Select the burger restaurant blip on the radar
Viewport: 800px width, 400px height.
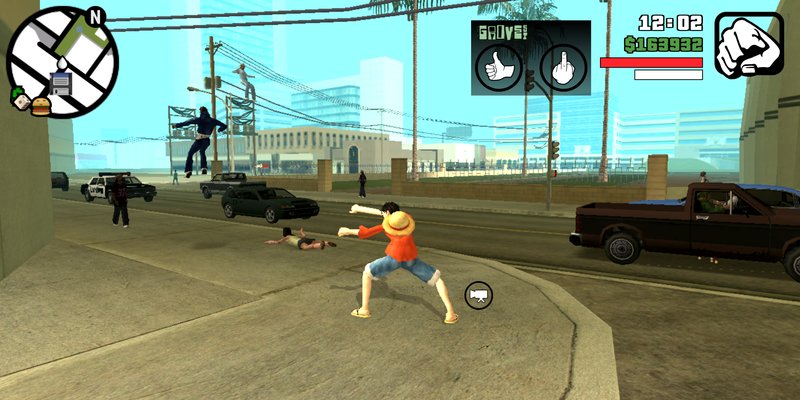(40, 104)
